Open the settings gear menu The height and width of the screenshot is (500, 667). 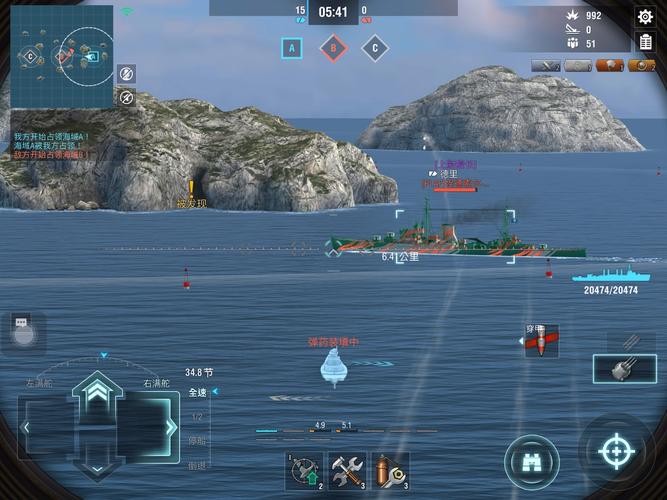point(645,16)
